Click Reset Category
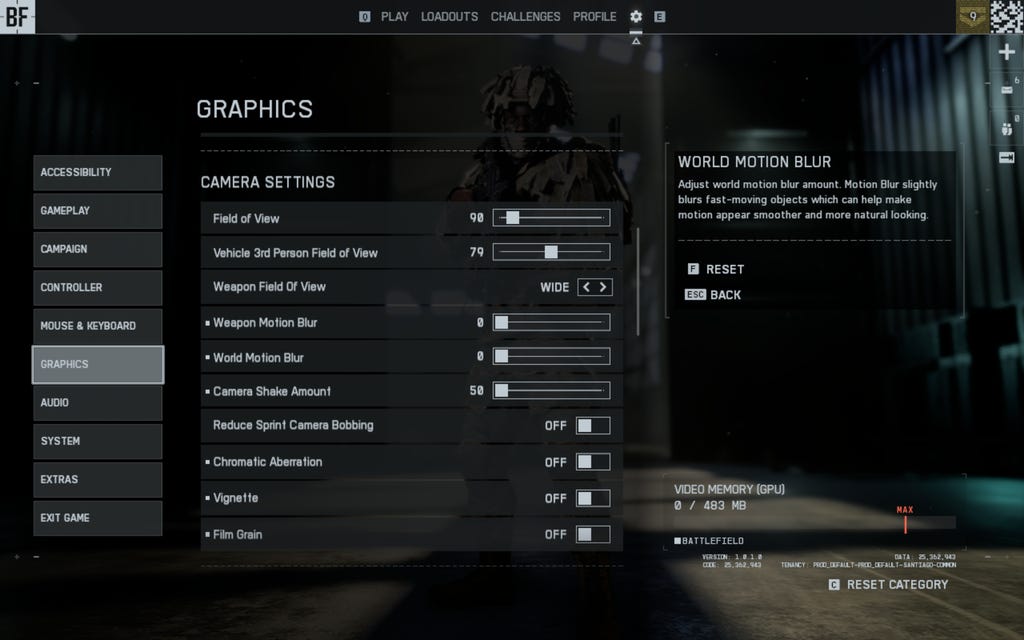This screenshot has width=1024, height=640. coord(896,585)
